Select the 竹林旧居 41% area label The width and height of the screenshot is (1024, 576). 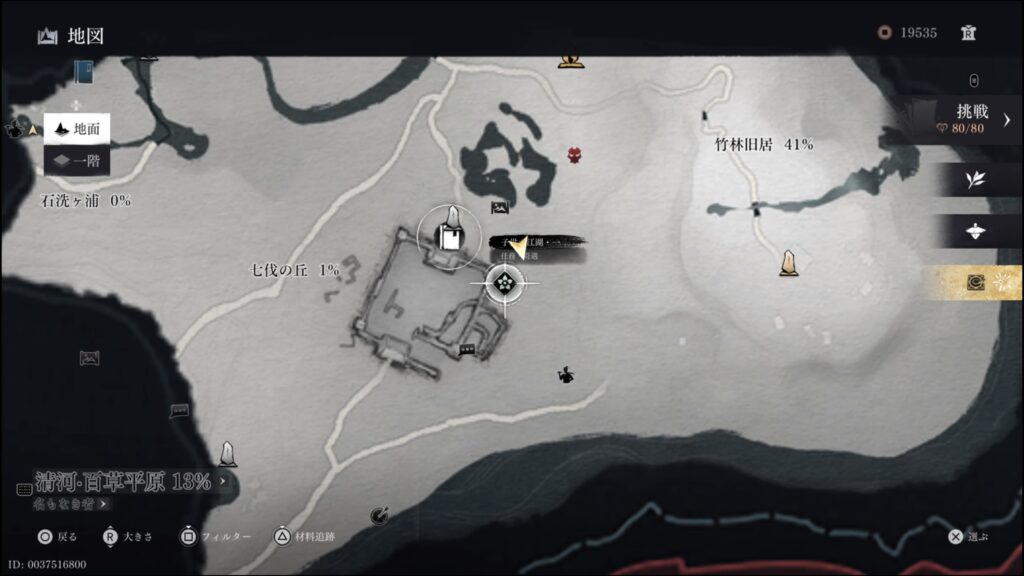pyautogui.click(x=764, y=144)
